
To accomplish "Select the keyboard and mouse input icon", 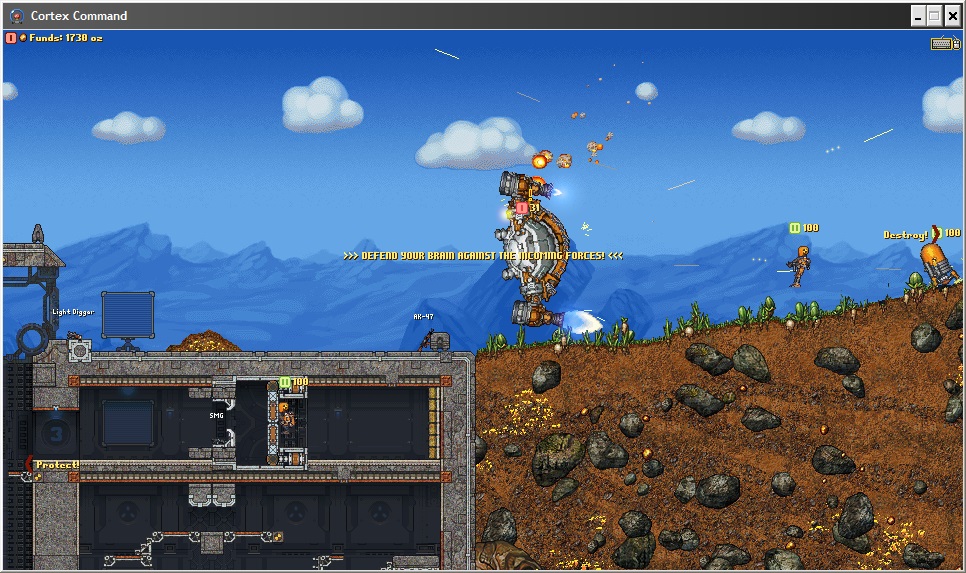I will tap(944, 43).
